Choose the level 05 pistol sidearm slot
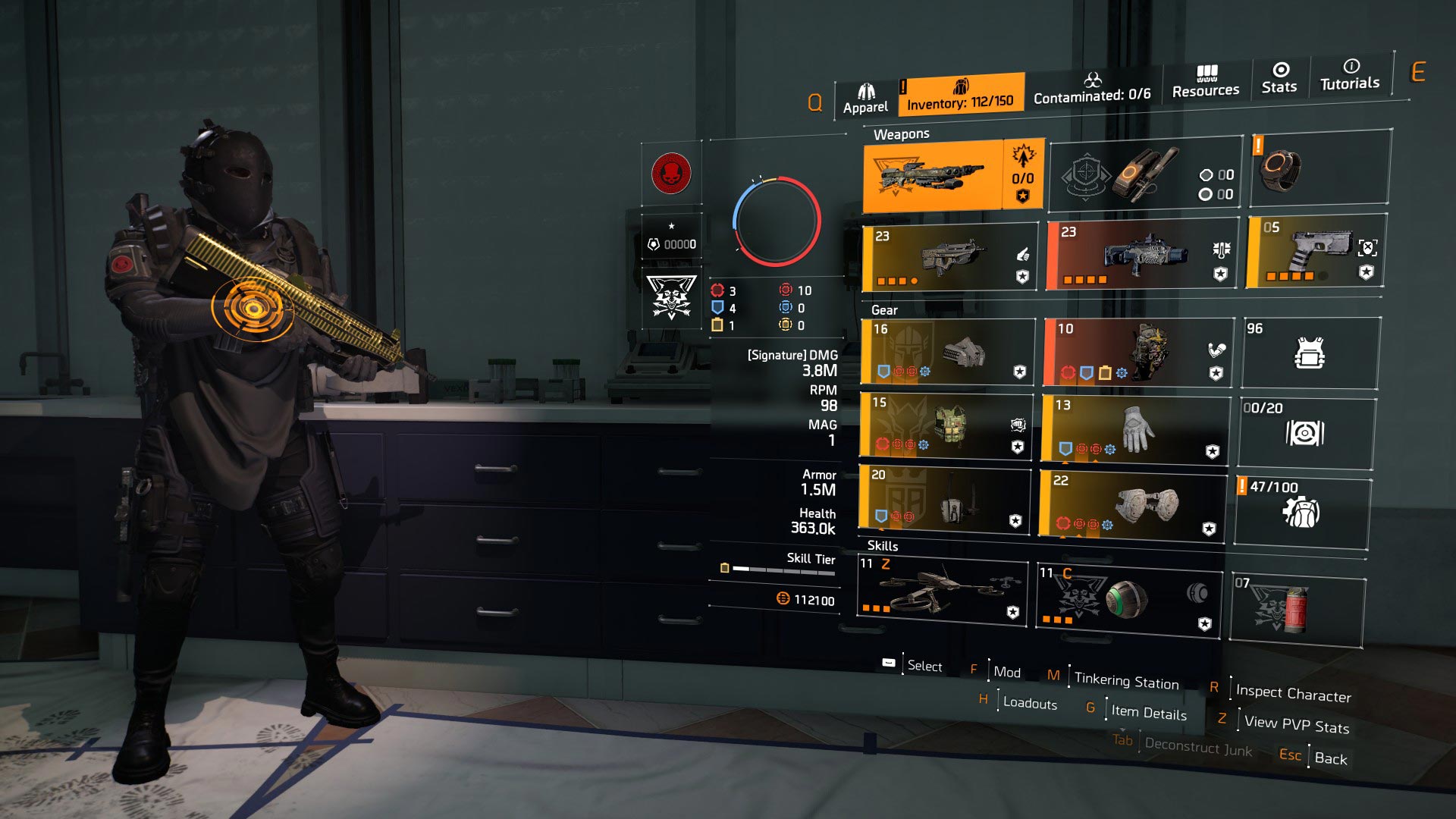 pos(1316,252)
